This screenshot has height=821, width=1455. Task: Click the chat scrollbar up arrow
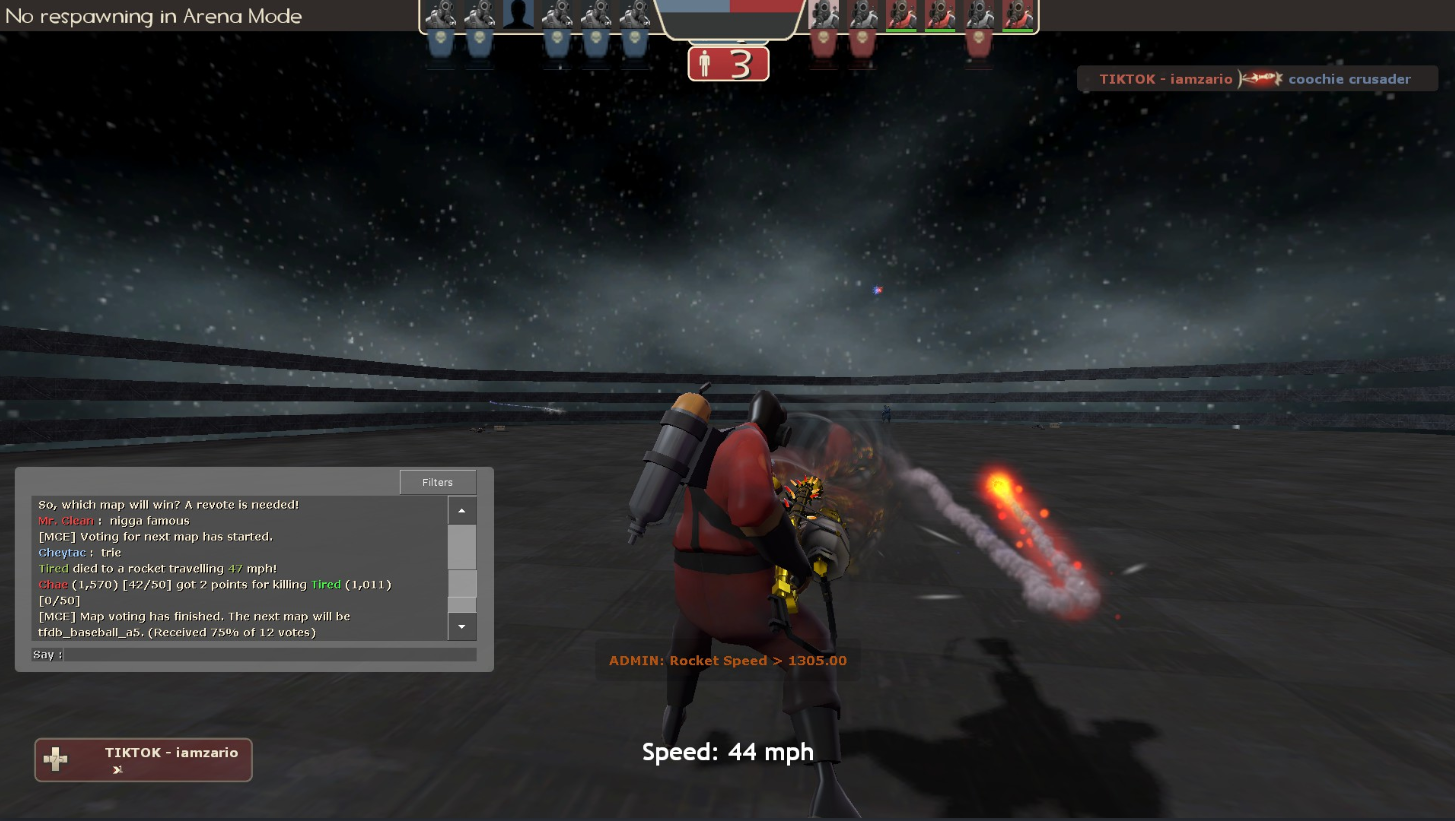(462, 510)
